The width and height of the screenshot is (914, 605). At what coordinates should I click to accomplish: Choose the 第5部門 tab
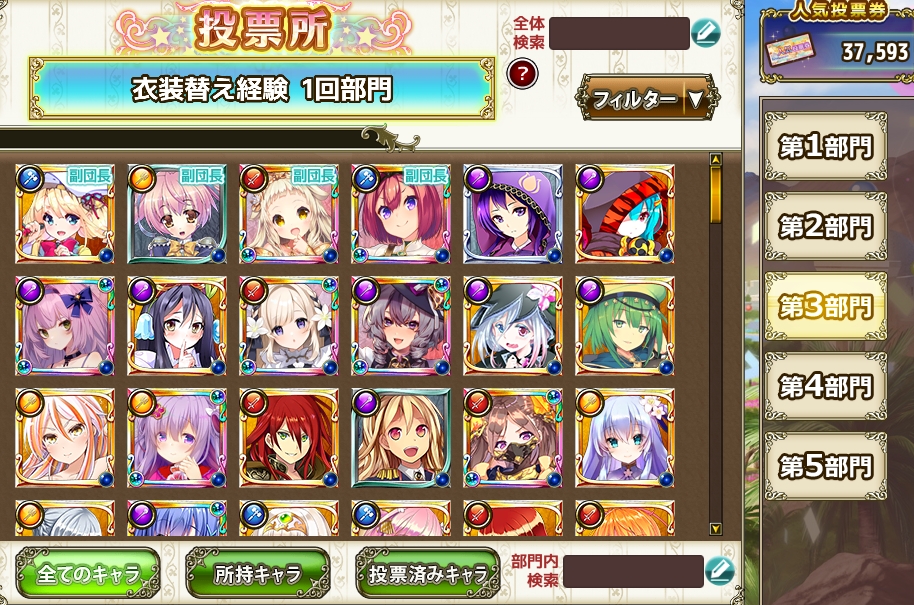pos(824,465)
